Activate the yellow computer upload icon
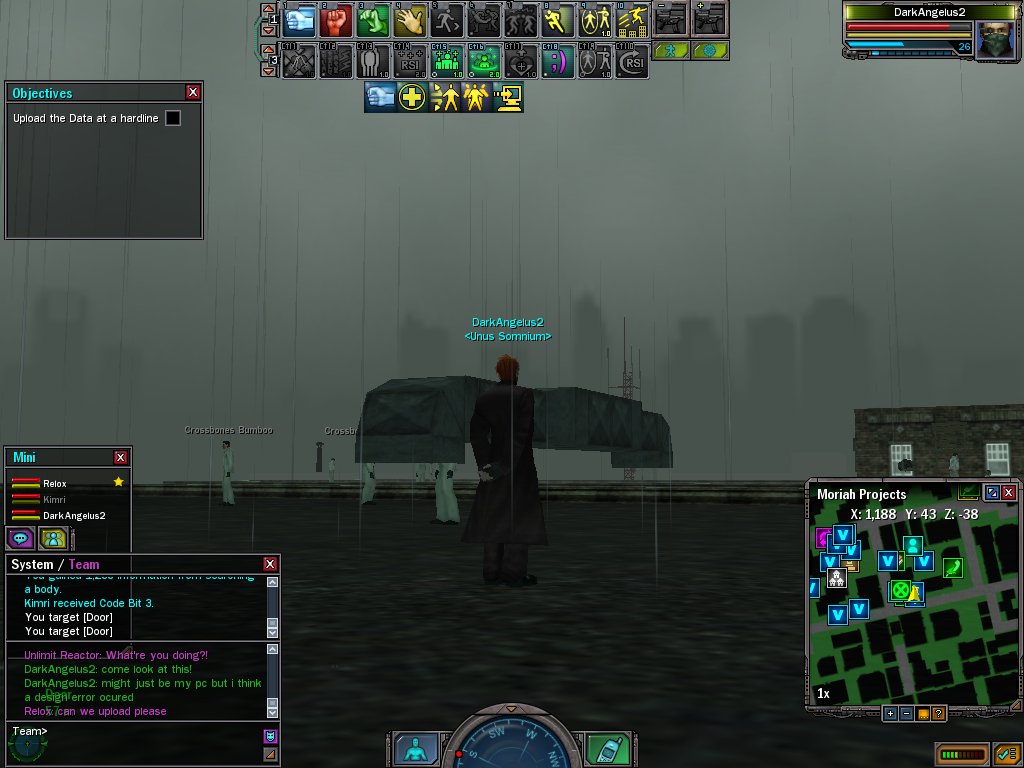 507,97
